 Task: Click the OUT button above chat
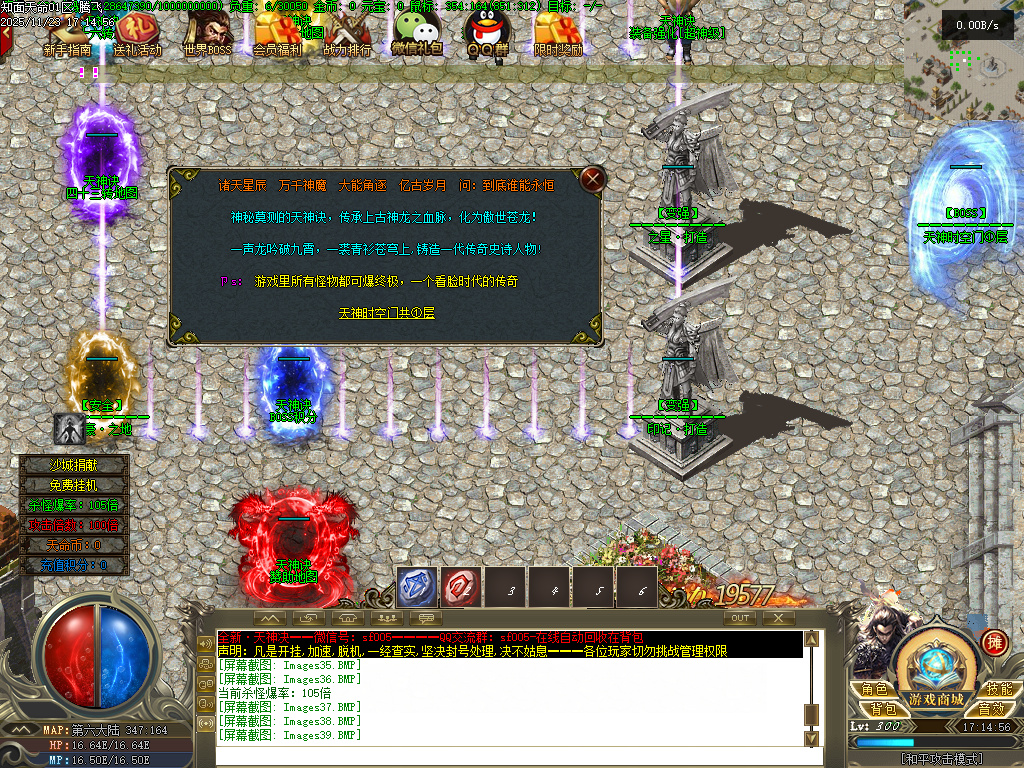(740, 618)
